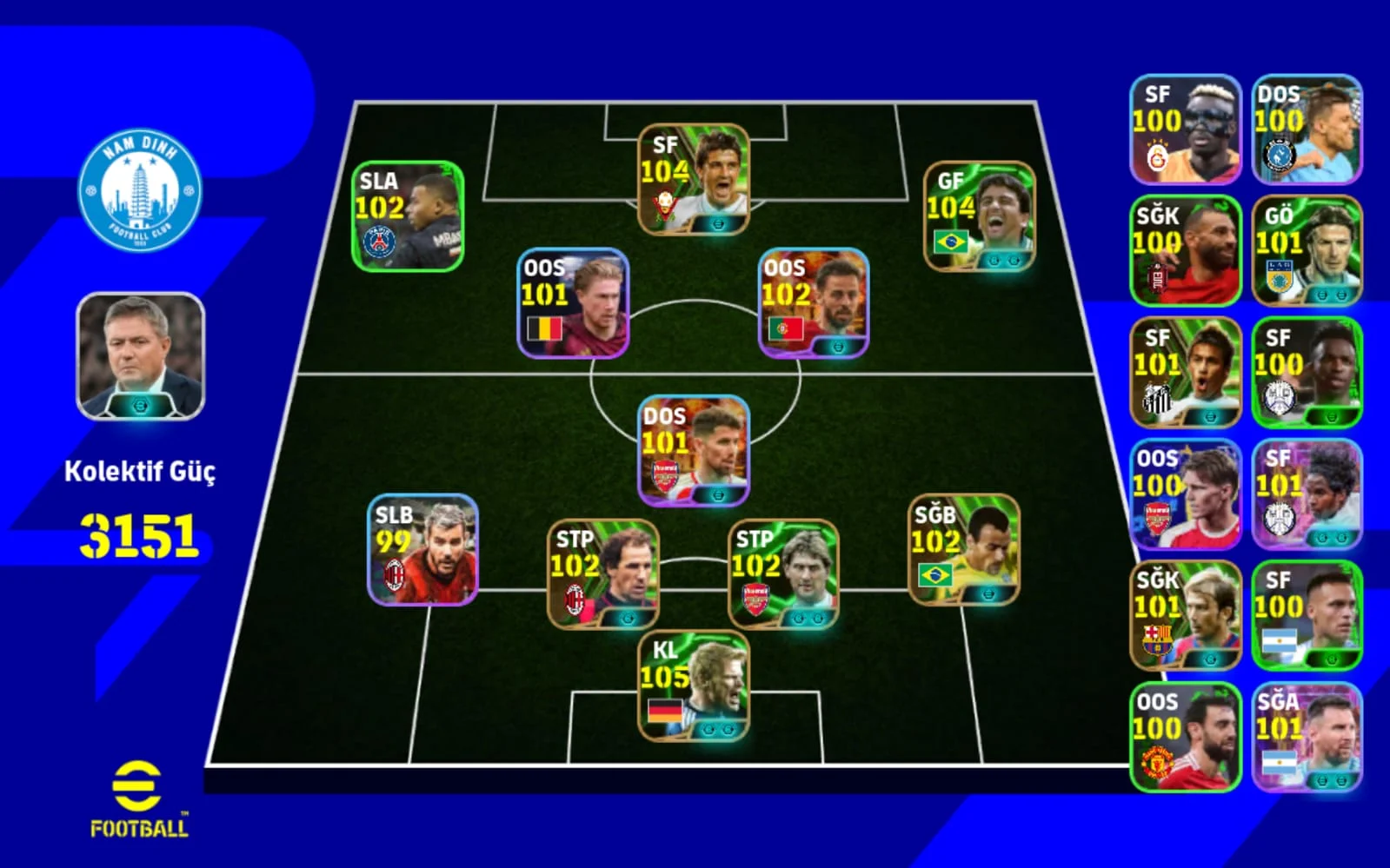Viewport: 1390px width, 868px height.
Task: Choose the OOS 102 Portugal midfielder card
Action: pos(814,303)
